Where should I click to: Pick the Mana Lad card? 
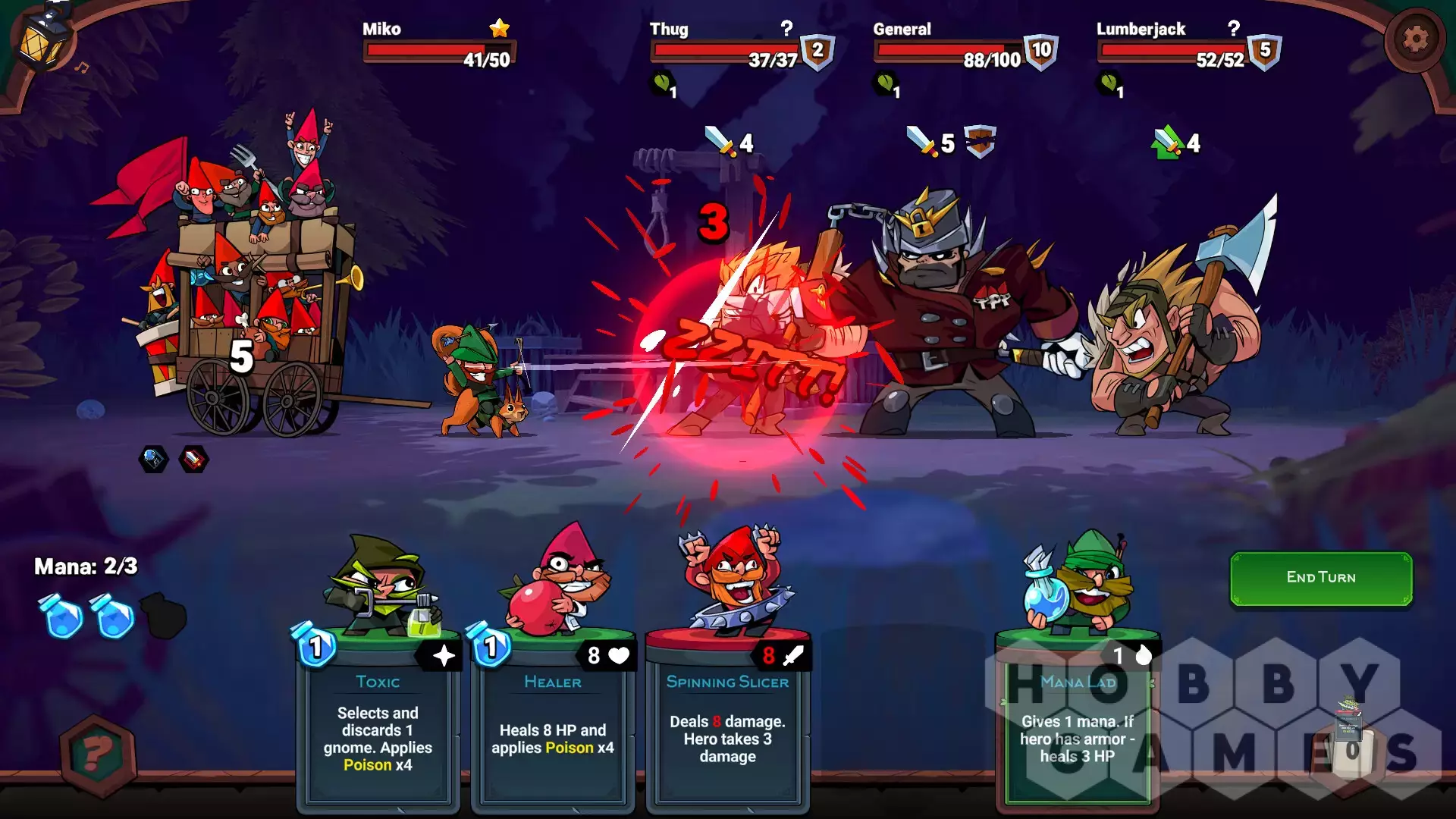coord(1078,720)
